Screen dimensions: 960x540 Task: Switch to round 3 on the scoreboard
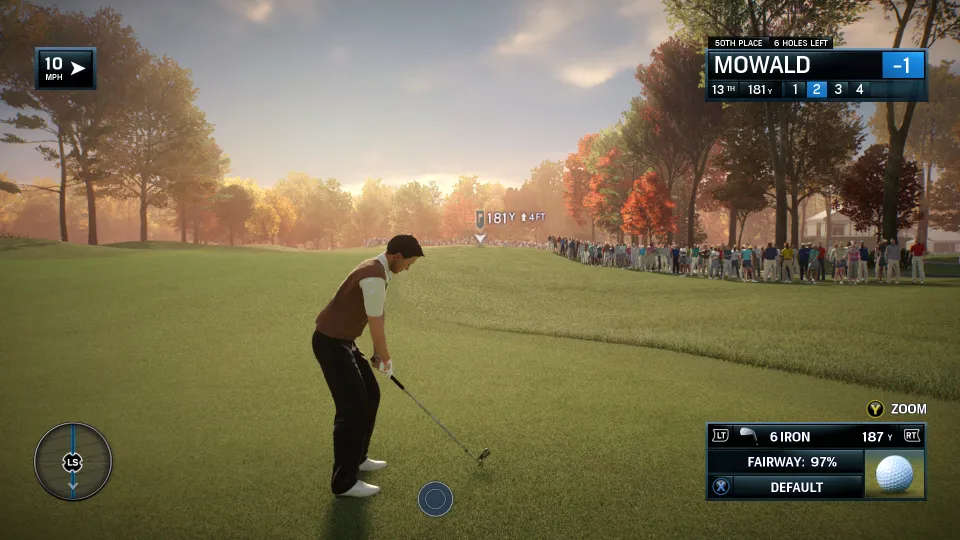pyautogui.click(x=838, y=89)
